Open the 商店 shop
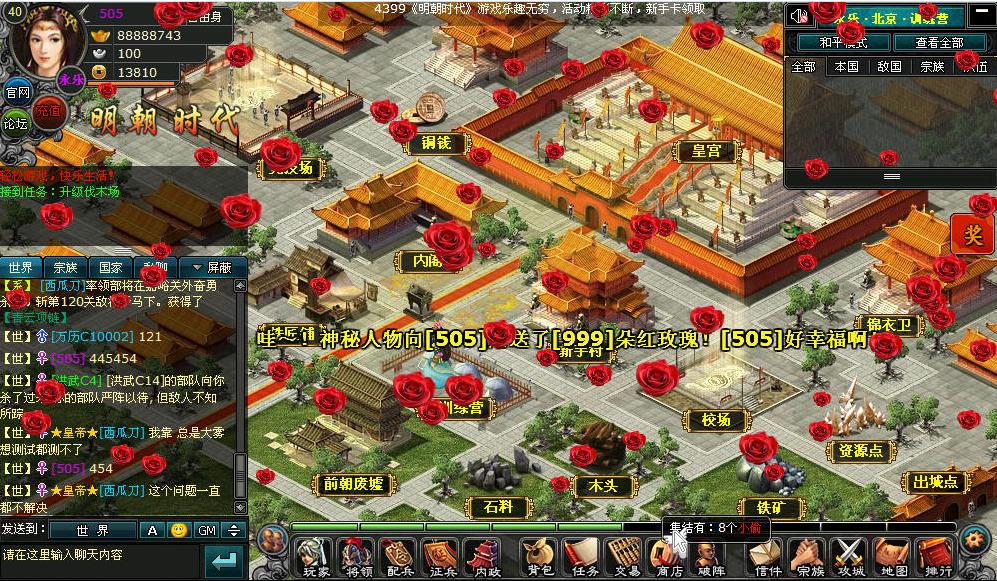This screenshot has width=997, height=581. tap(667, 557)
